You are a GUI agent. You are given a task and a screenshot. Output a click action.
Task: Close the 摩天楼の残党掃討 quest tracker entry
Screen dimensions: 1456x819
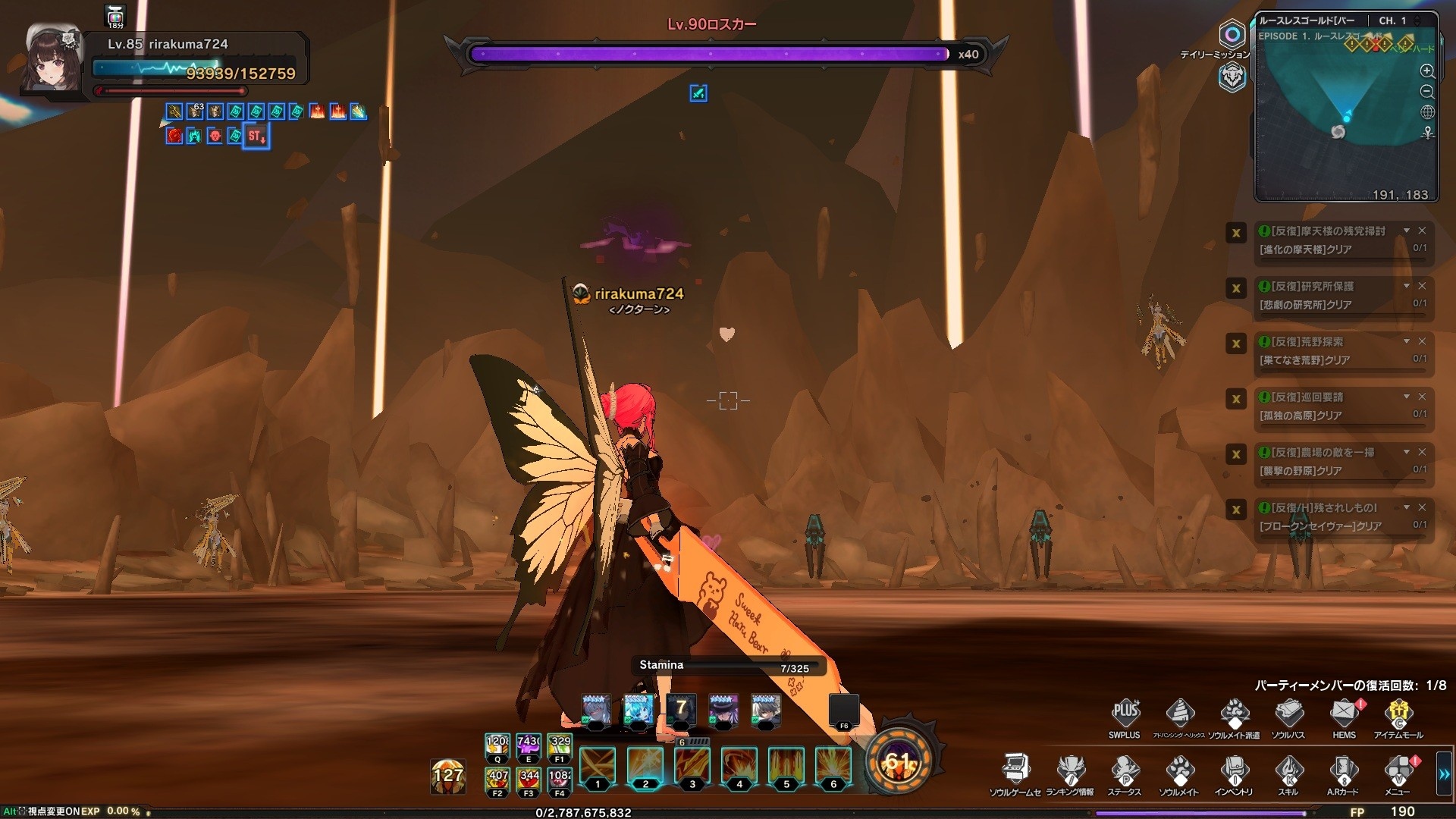coord(1422,231)
